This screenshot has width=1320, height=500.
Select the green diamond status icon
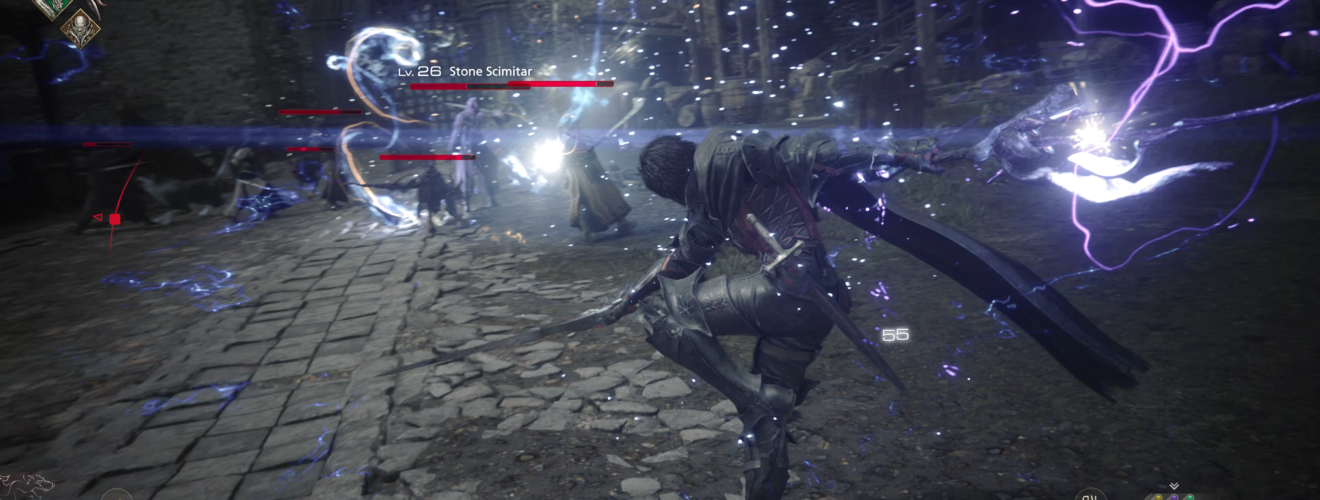pos(52,7)
